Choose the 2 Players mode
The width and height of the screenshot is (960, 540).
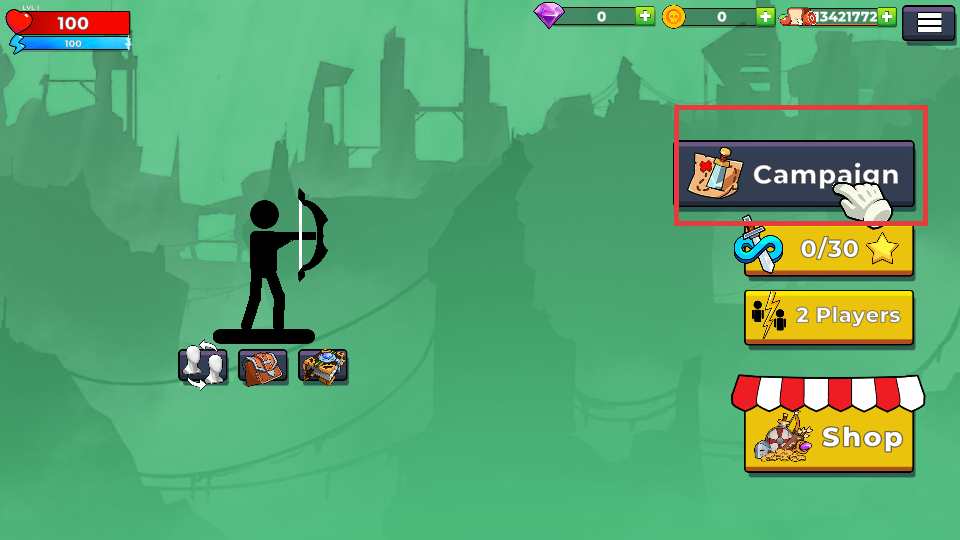(828, 316)
